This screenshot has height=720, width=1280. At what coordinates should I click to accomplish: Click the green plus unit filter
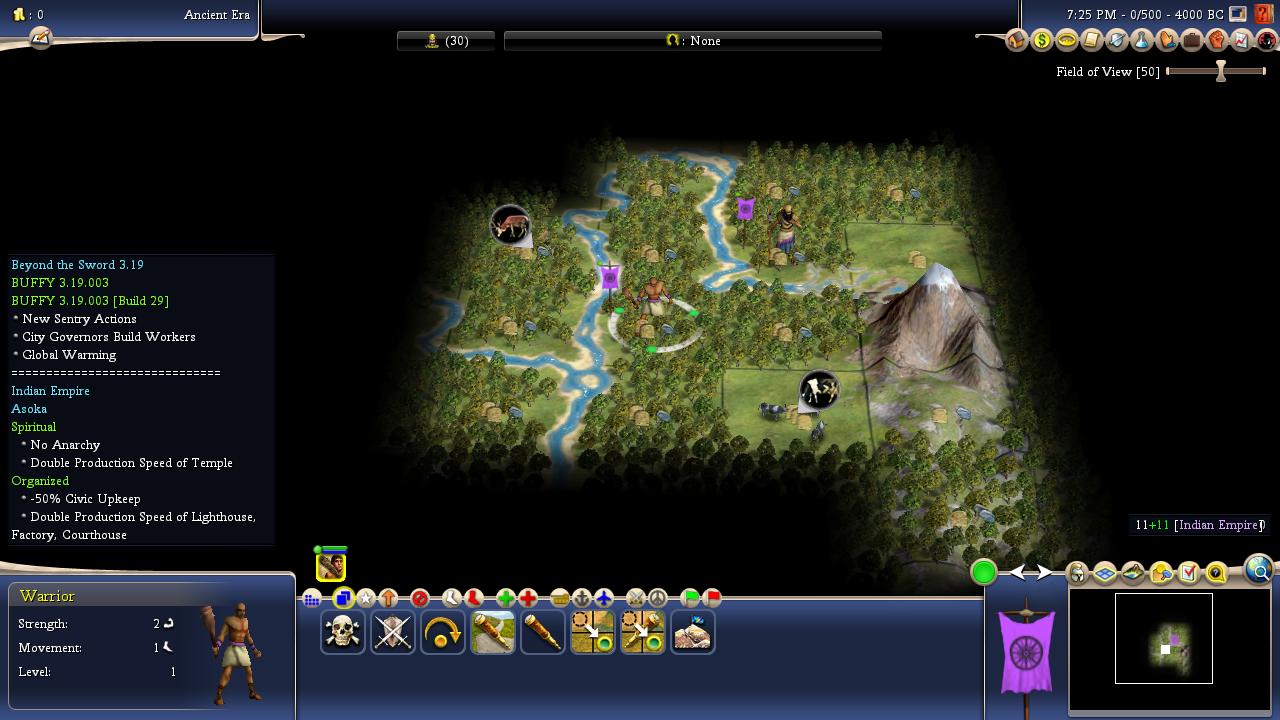click(x=505, y=598)
